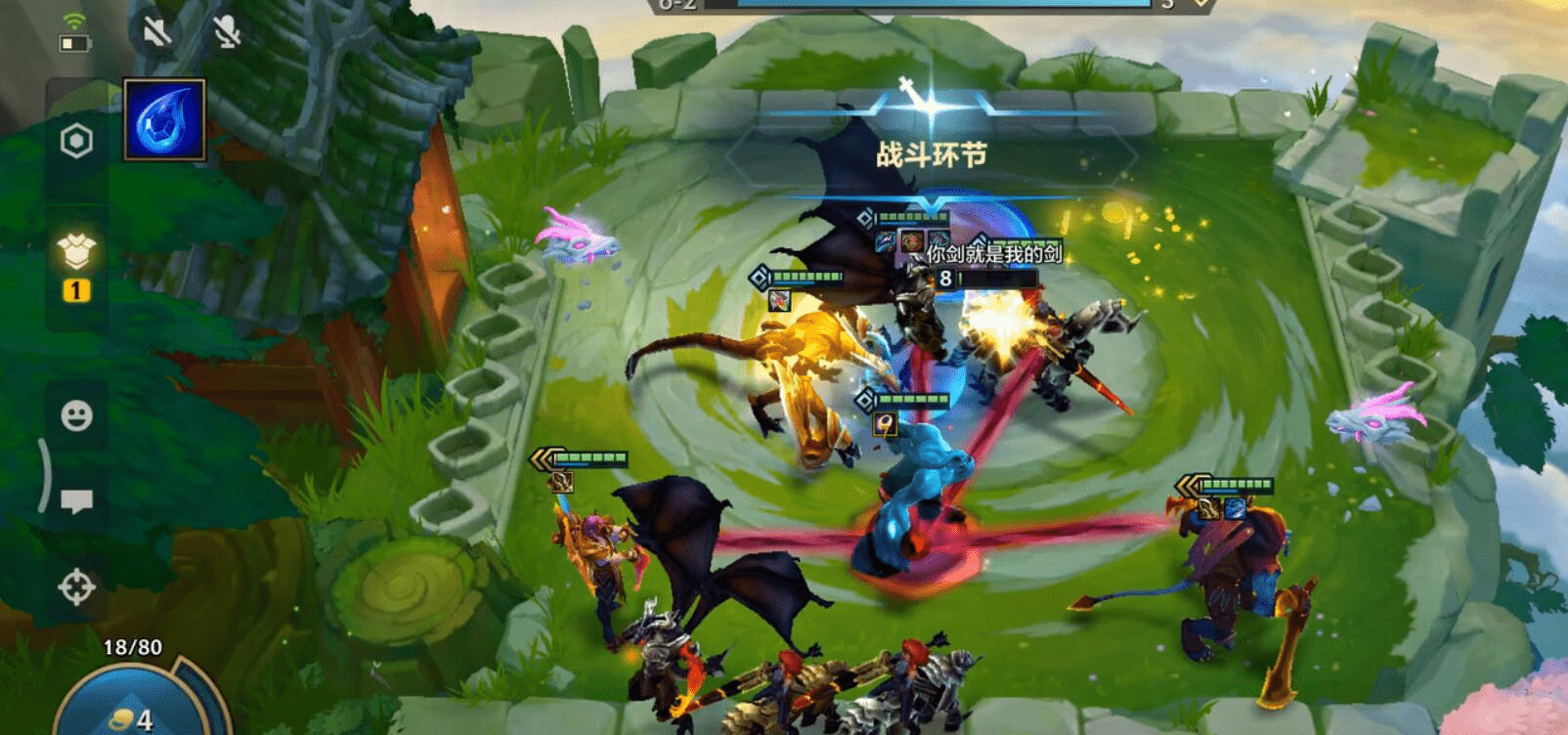Mute the microphone icon
Image resolution: width=1568 pixels, height=735 pixels.
[x=226, y=32]
